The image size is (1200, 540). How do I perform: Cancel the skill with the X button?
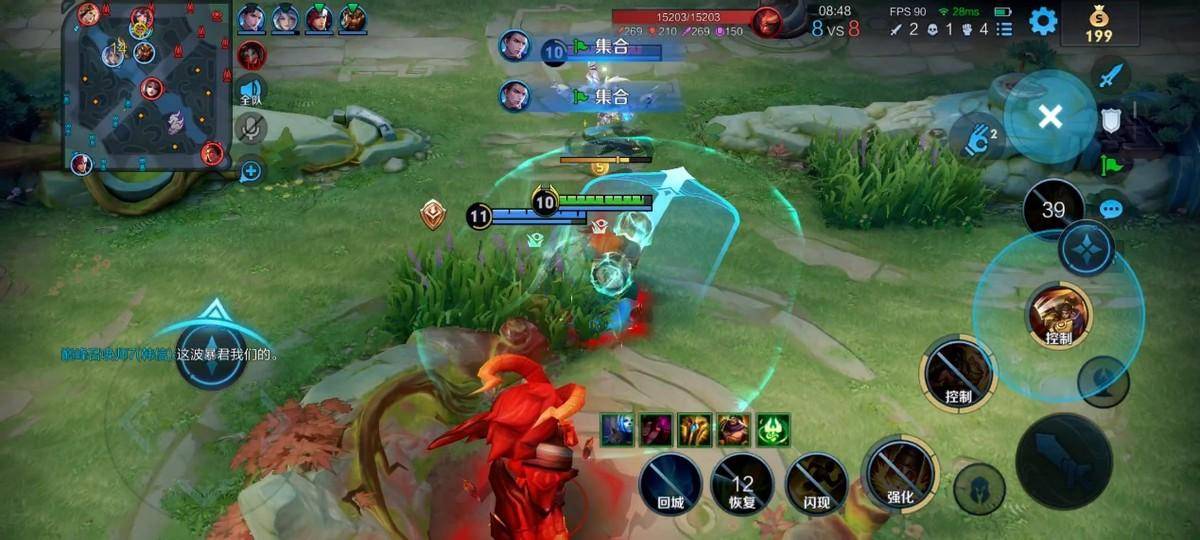click(x=1049, y=117)
